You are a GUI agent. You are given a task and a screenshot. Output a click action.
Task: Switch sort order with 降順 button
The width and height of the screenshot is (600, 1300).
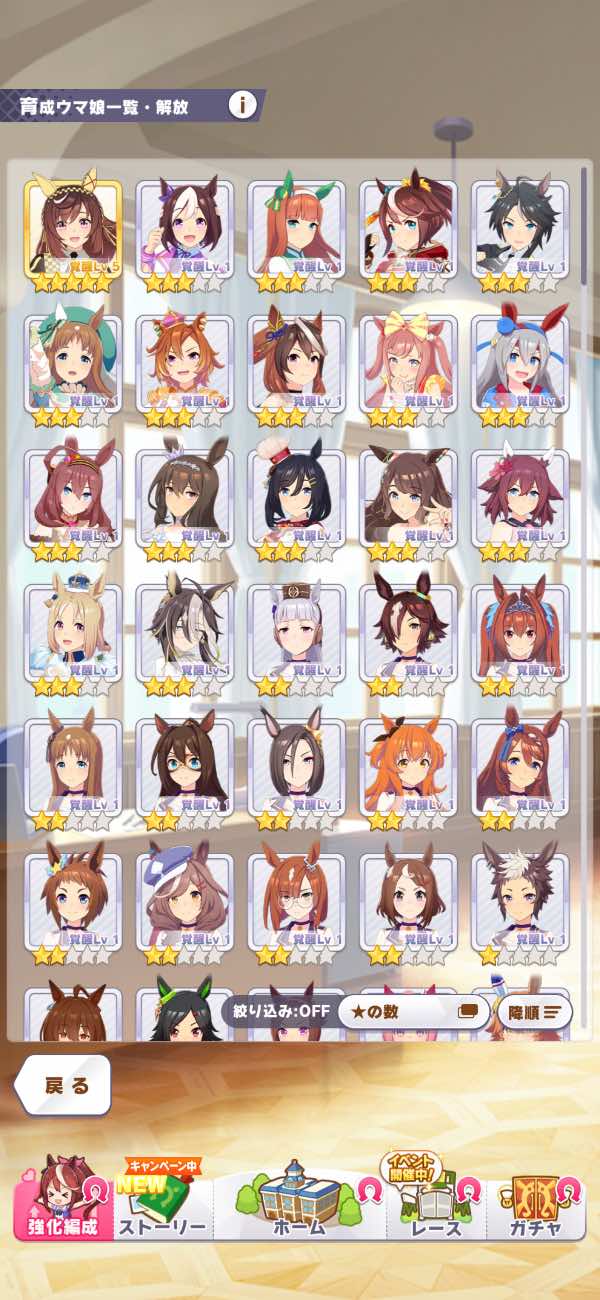[535, 1011]
